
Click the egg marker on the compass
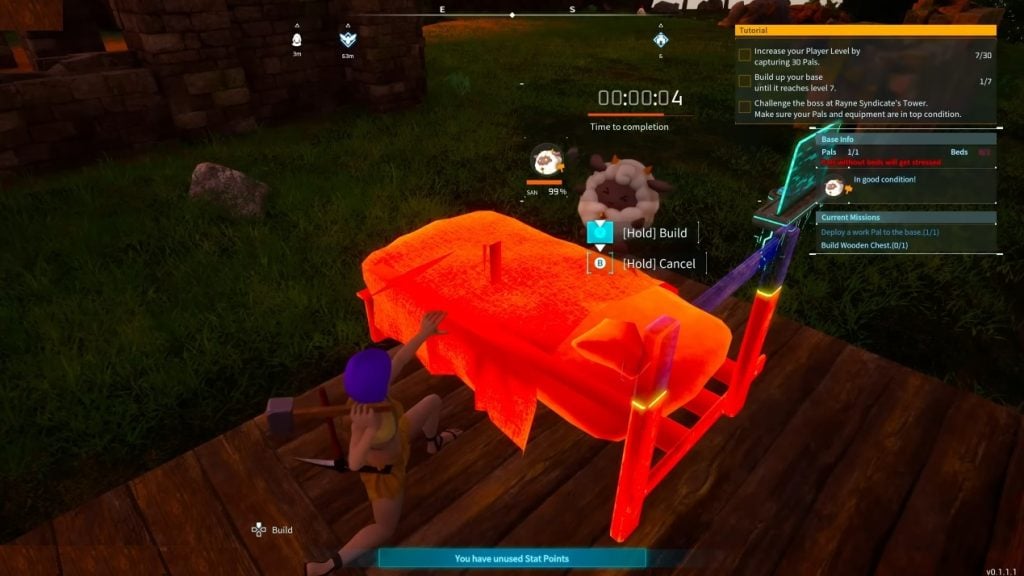point(297,40)
